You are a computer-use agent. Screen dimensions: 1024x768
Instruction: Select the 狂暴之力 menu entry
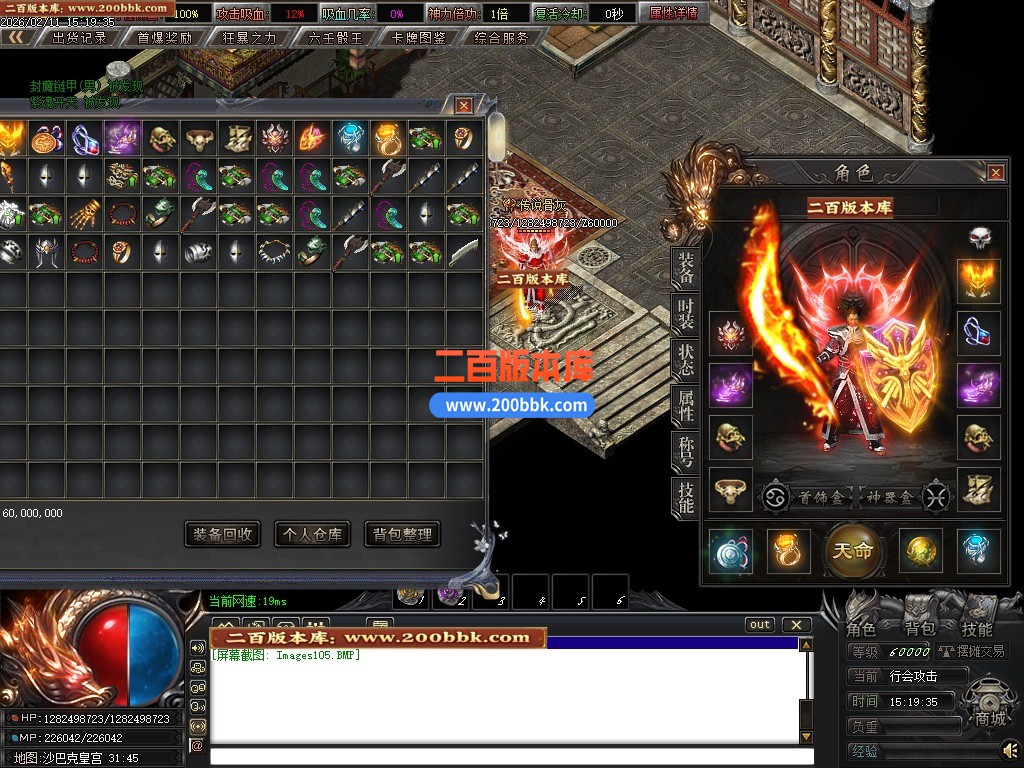pos(248,38)
